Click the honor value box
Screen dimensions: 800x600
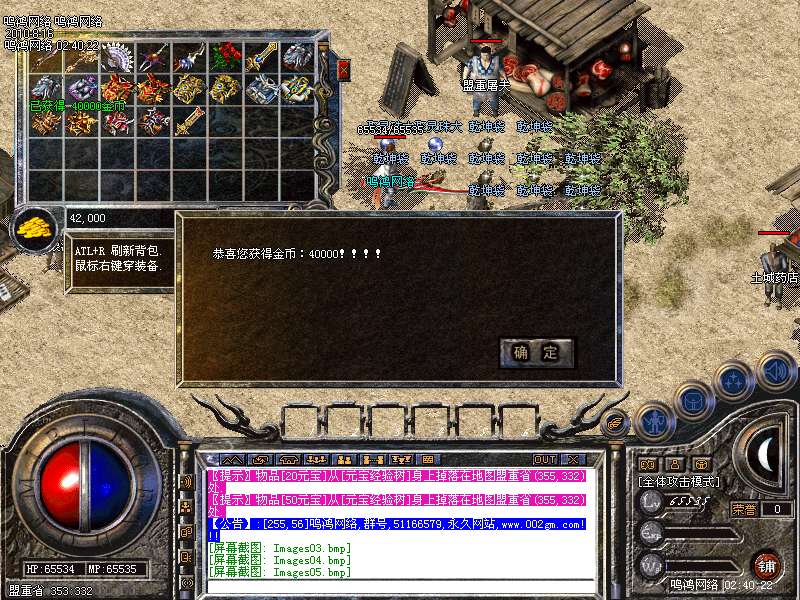(775, 509)
